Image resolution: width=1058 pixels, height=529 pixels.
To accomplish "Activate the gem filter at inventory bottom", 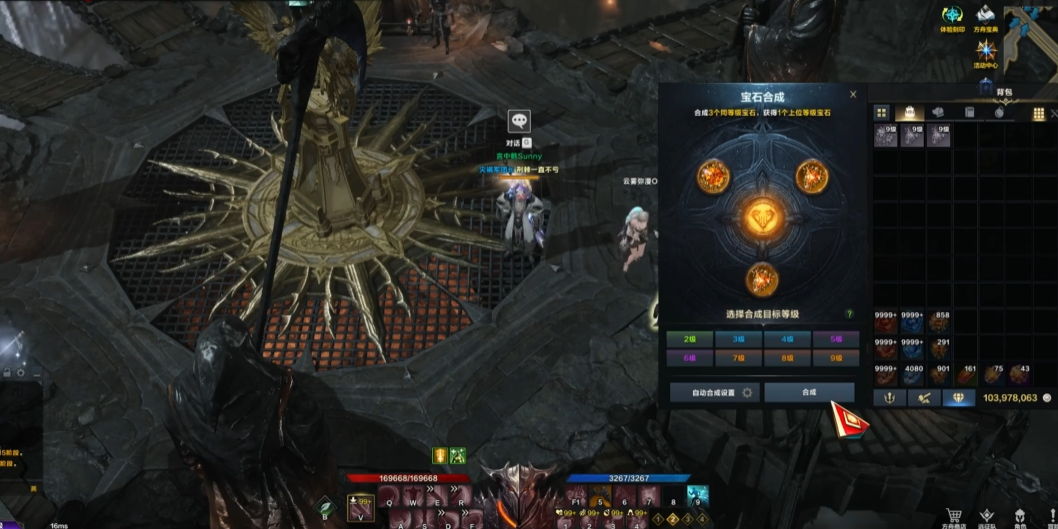I will coord(958,398).
